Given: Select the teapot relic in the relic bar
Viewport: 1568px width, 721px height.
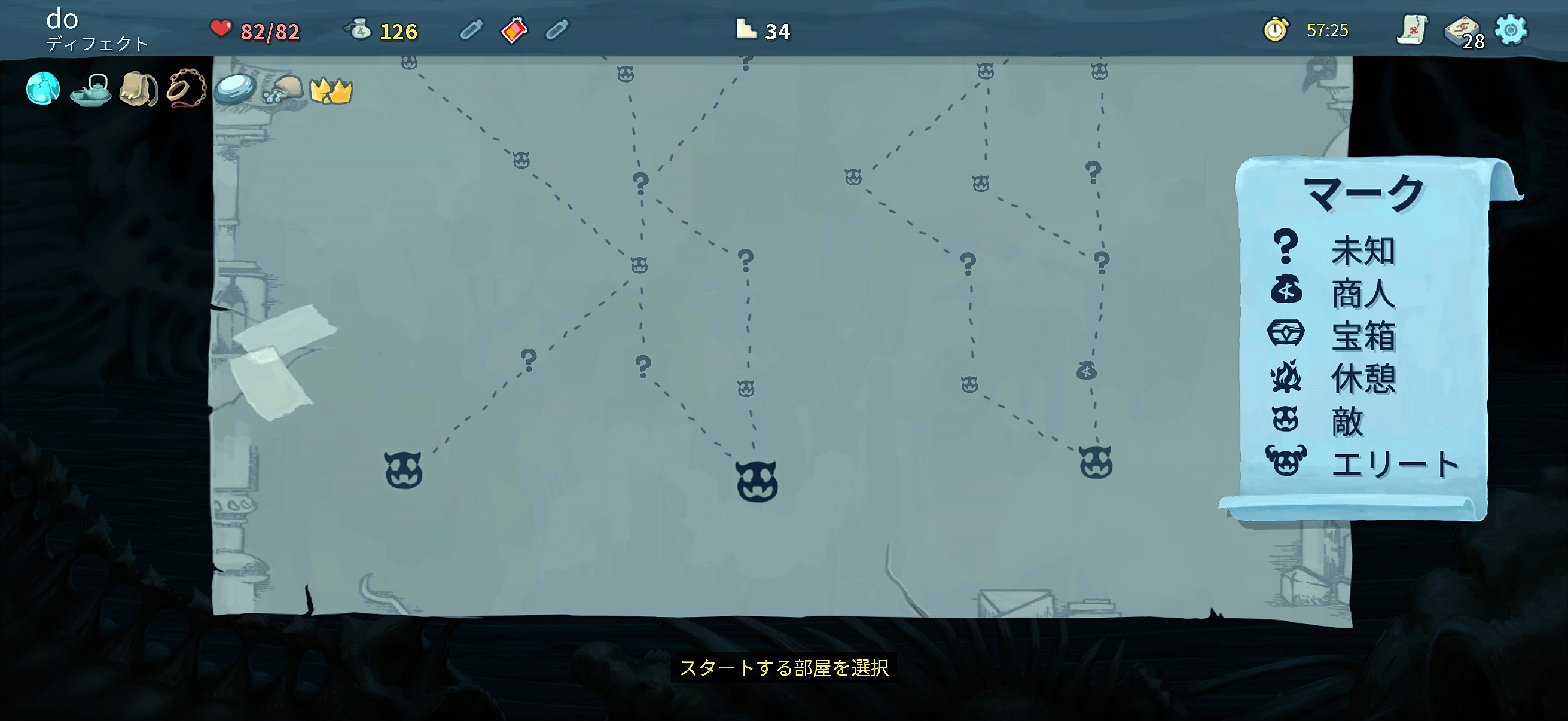Looking at the screenshot, I should point(90,90).
